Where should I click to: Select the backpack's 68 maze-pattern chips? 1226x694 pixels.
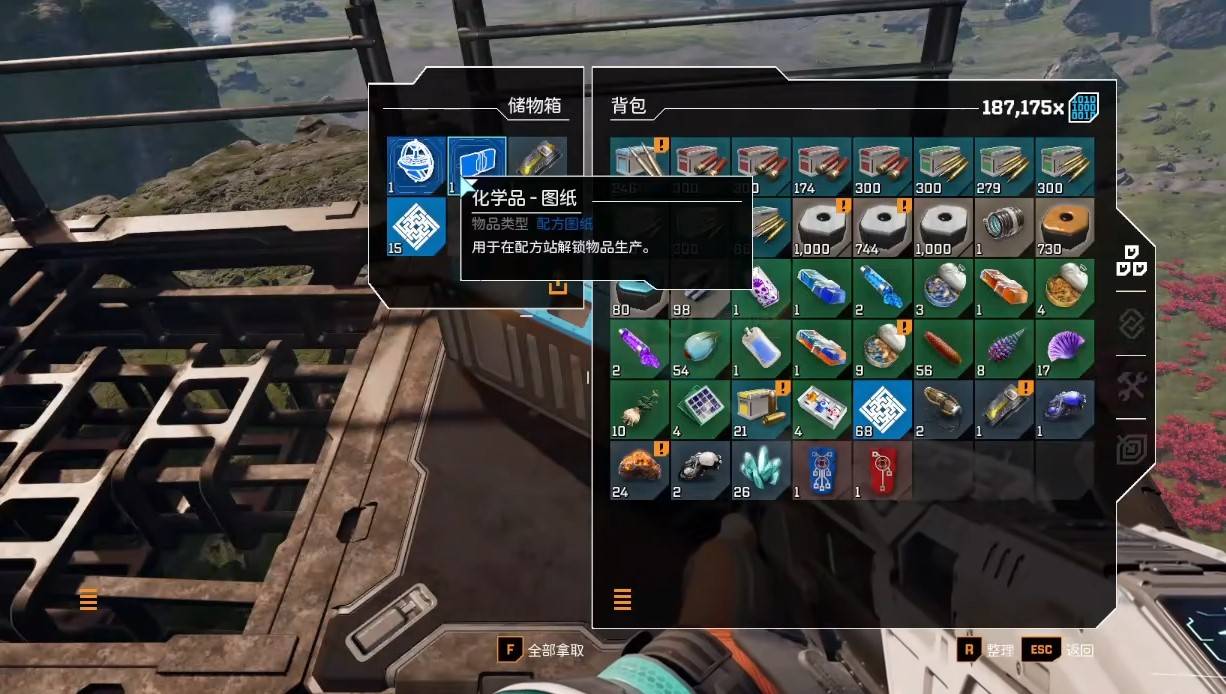(x=883, y=409)
